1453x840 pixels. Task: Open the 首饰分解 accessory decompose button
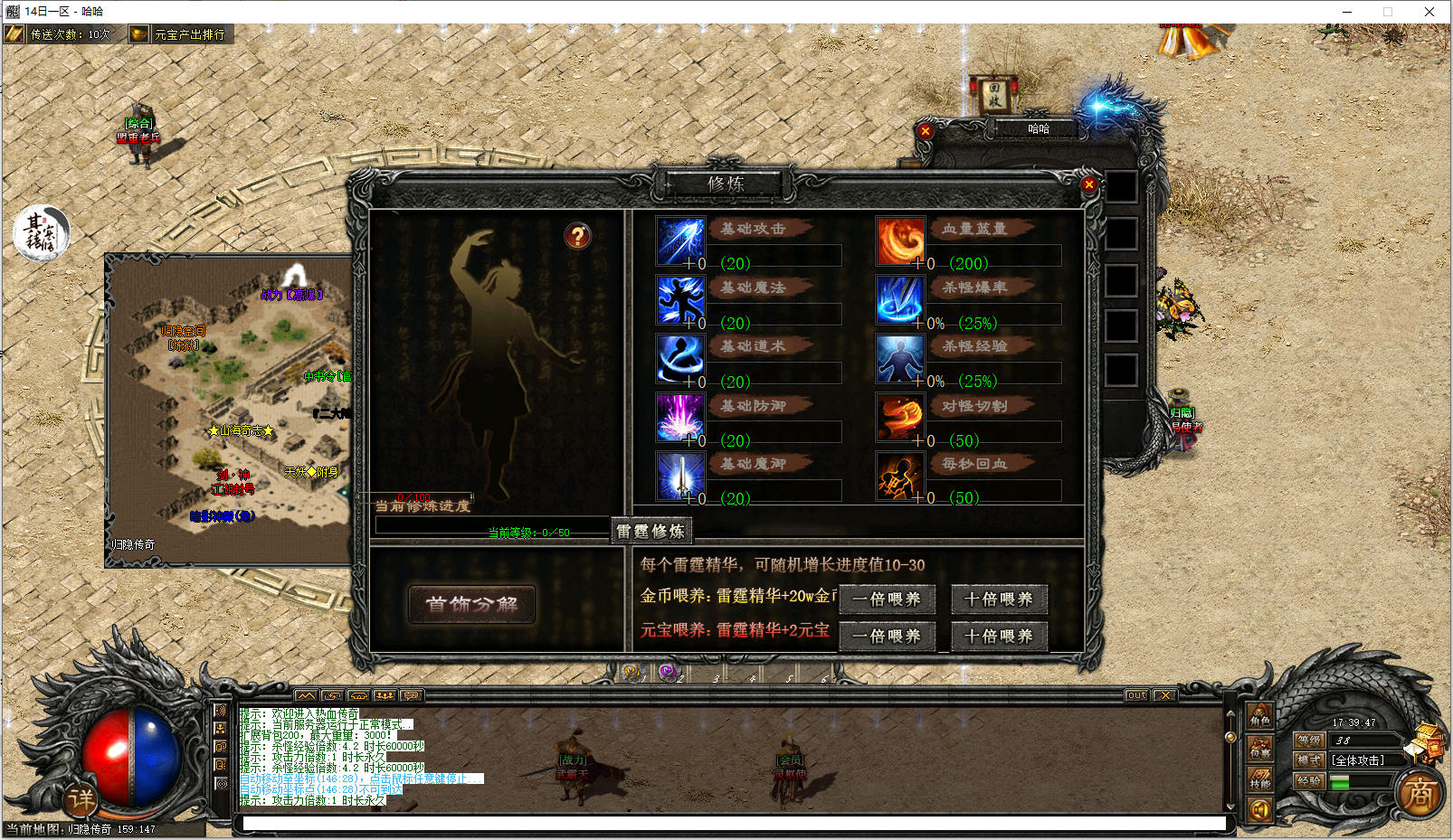tap(471, 604)
